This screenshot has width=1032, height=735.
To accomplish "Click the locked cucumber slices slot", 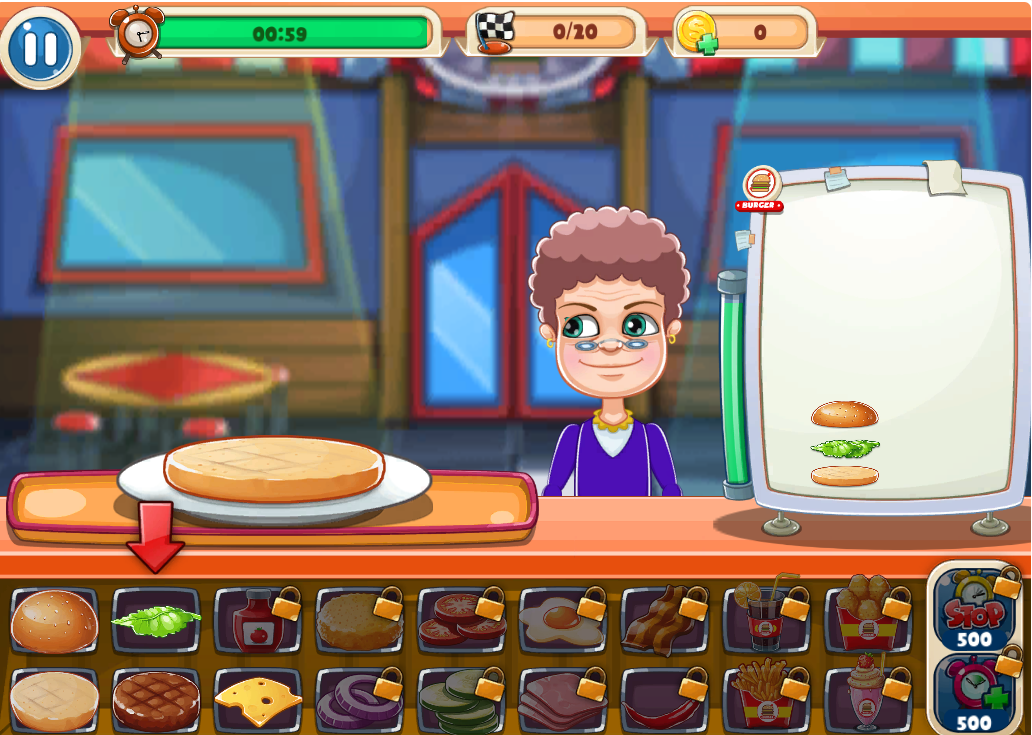I will pyautogui.click(x=461, y=700).
